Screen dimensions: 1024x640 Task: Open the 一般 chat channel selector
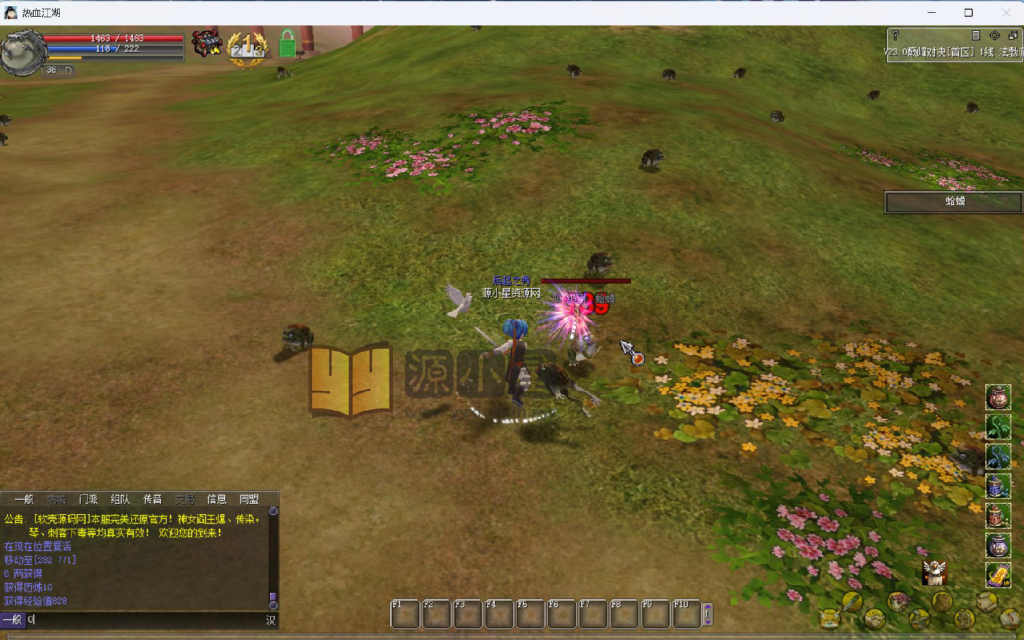12,620
